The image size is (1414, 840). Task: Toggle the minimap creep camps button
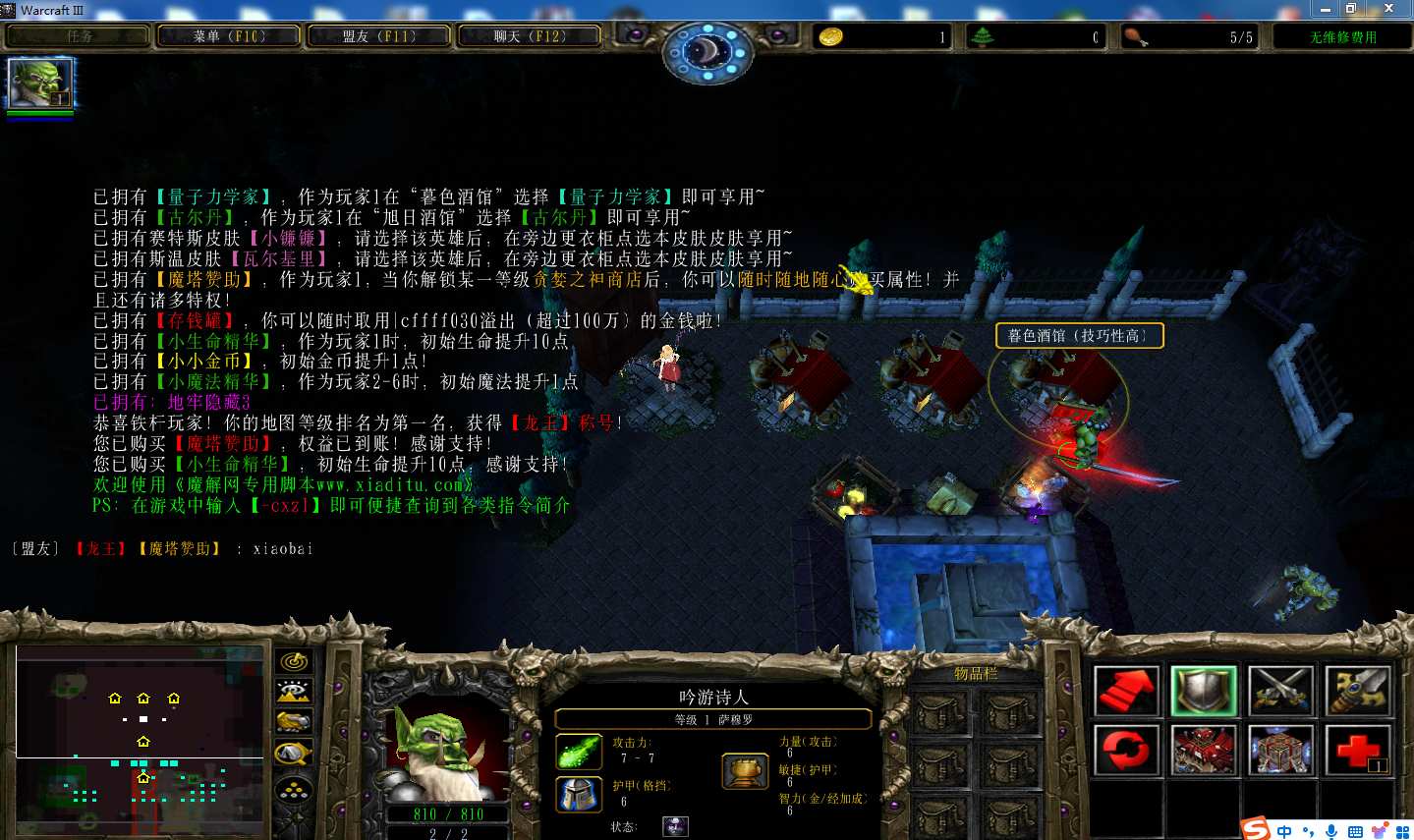click(294, 755)
